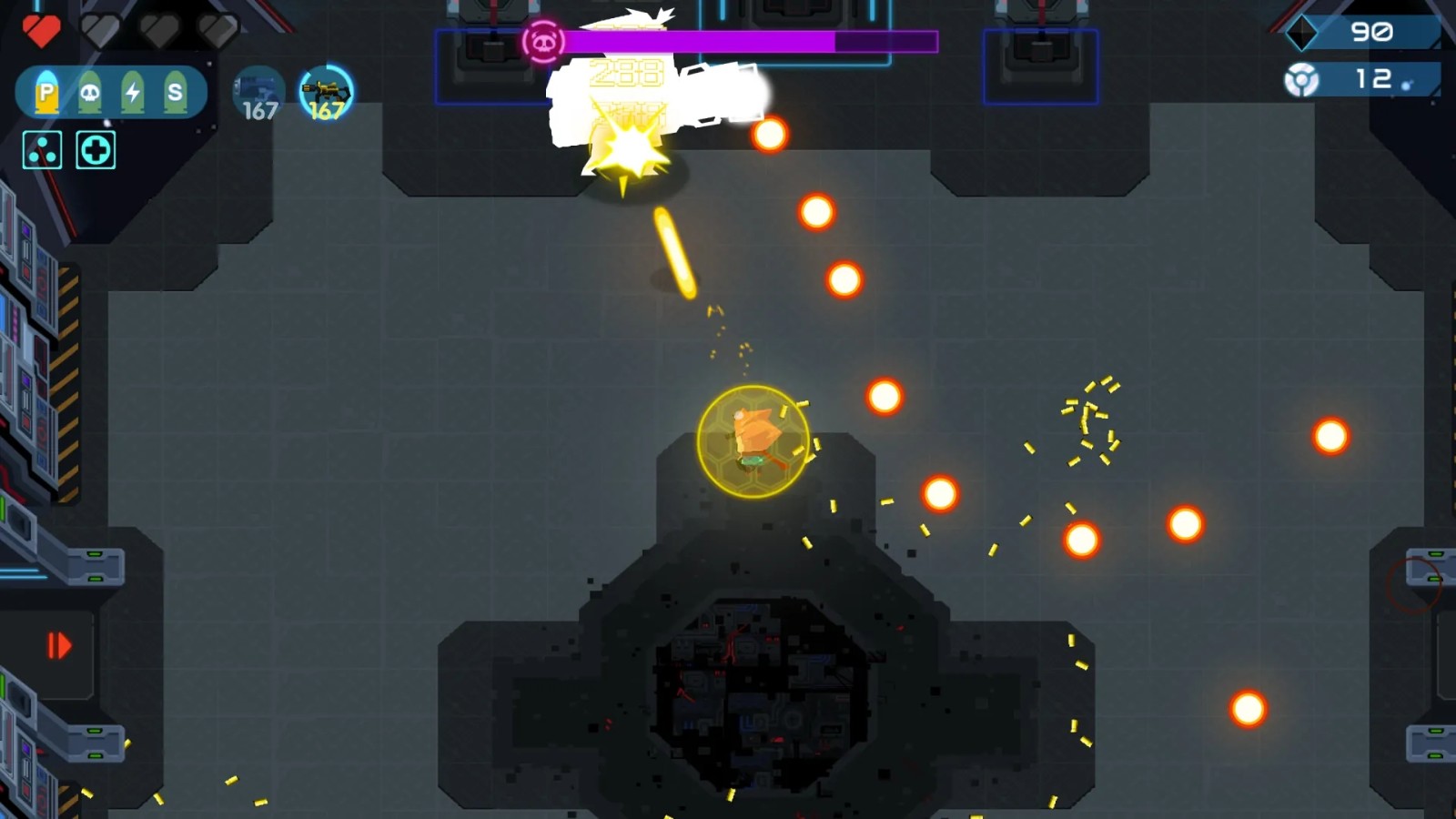The height and width of the screenshot is (819, 1456).
Task: Select the green S bullet ammo type
Action: tap(175, 92)
